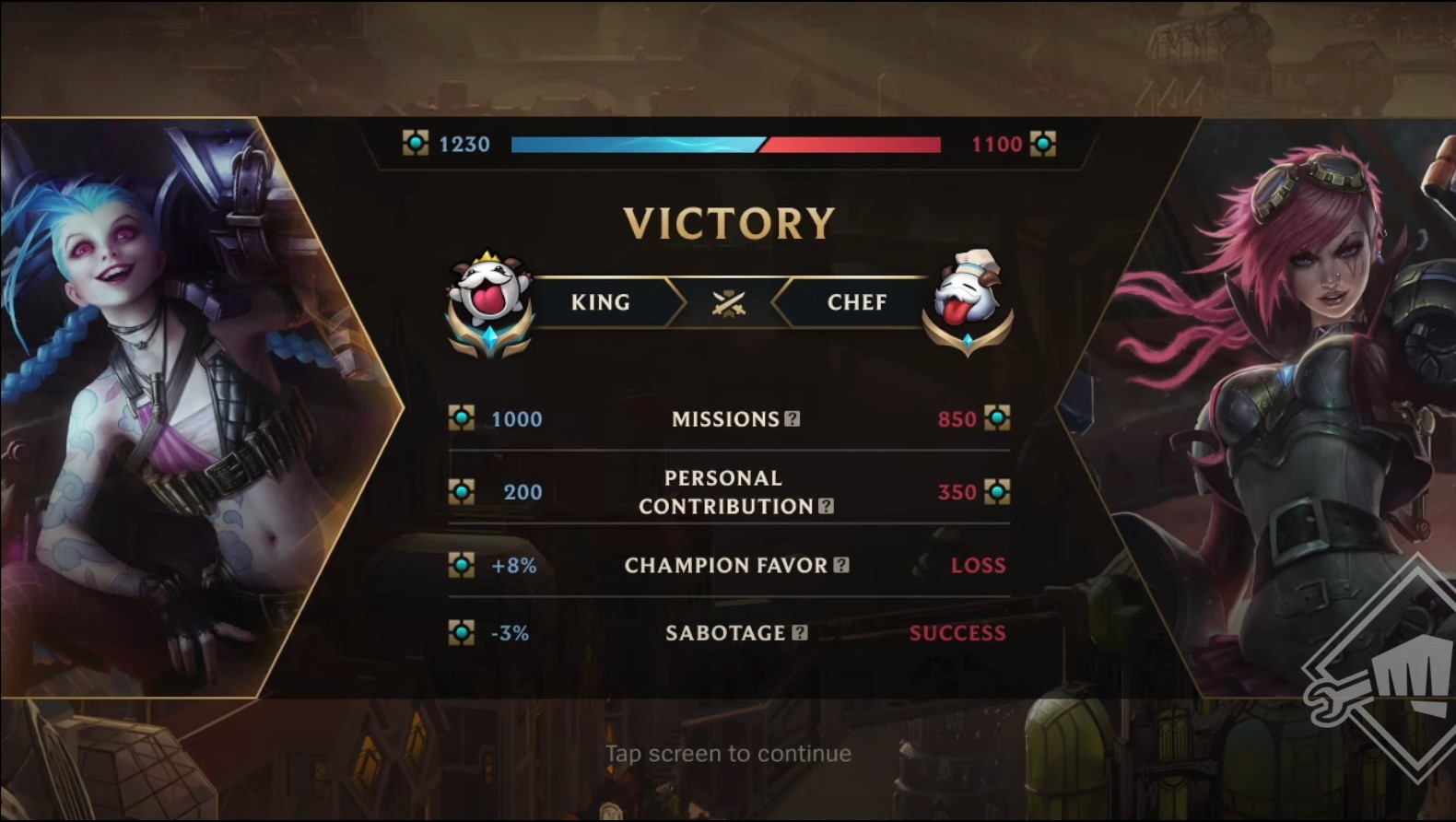Tap the 'Tap screen to continue' prompt
1456x822 pixels.
tap(728, 754)
